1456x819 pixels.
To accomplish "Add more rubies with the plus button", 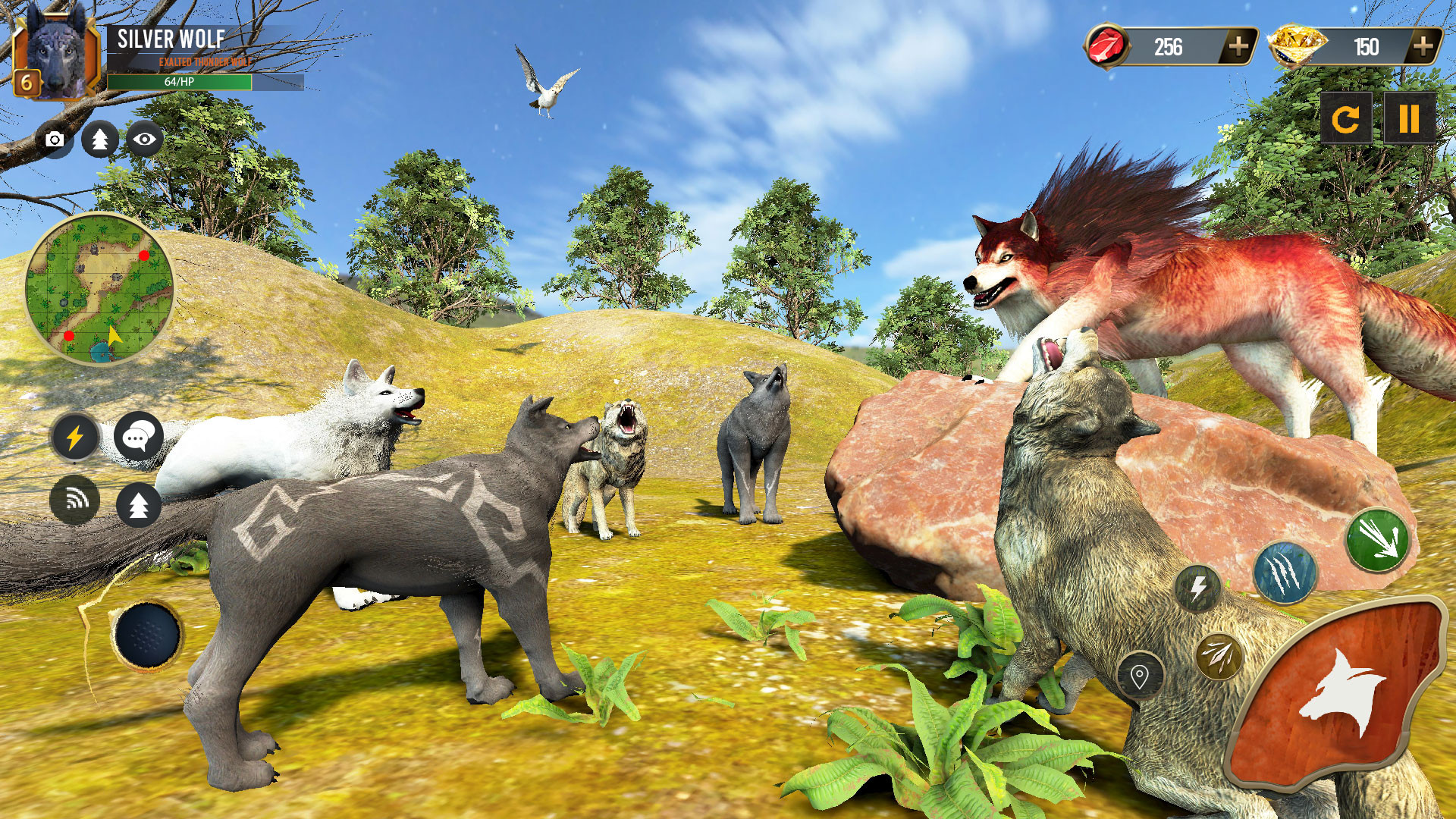I will click(1237, 47).
